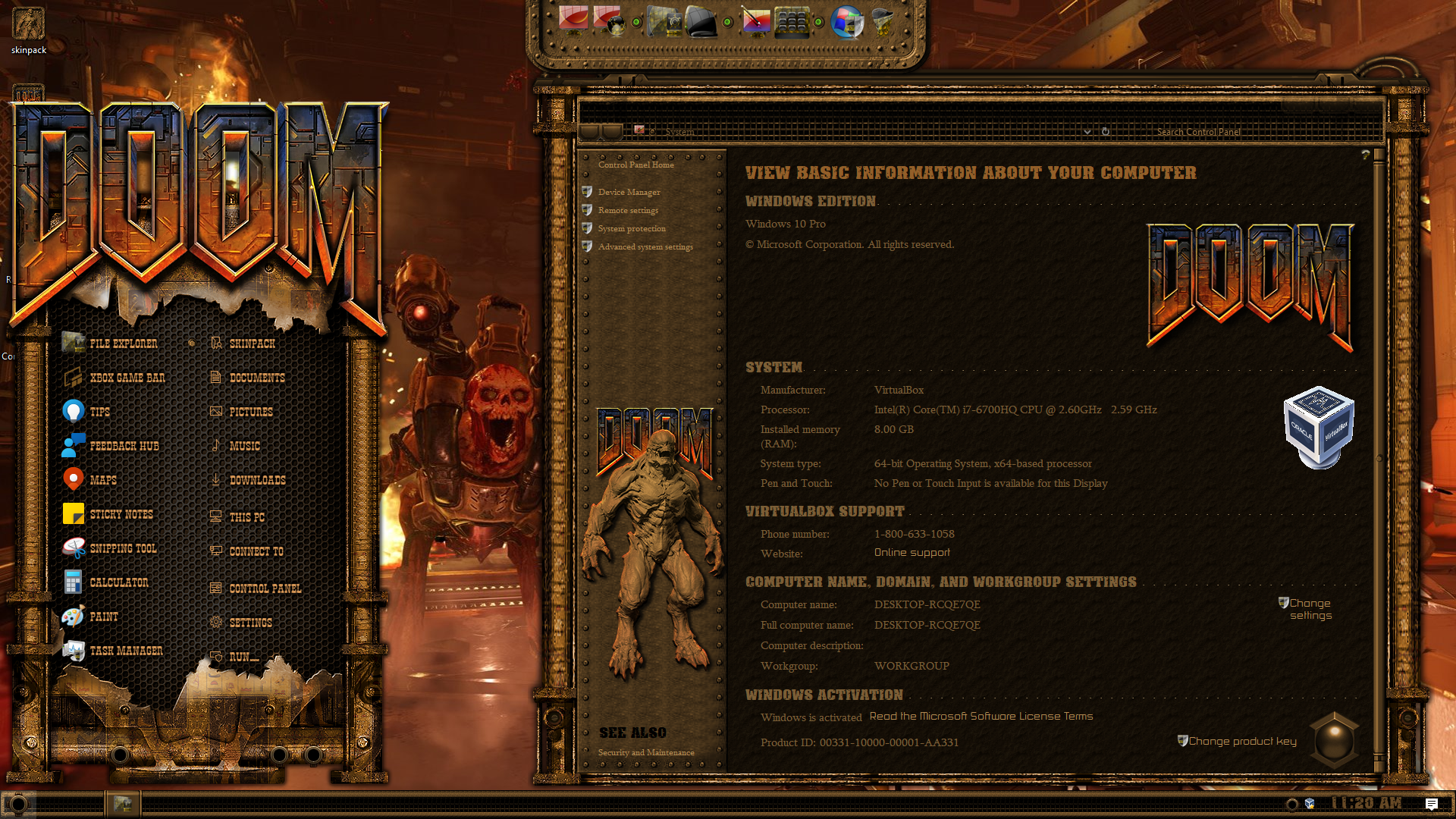This screenshot has height=819, width=1456.
Task: Open the Settings entry
Action: pyautogui.click(x=250, y=623)
